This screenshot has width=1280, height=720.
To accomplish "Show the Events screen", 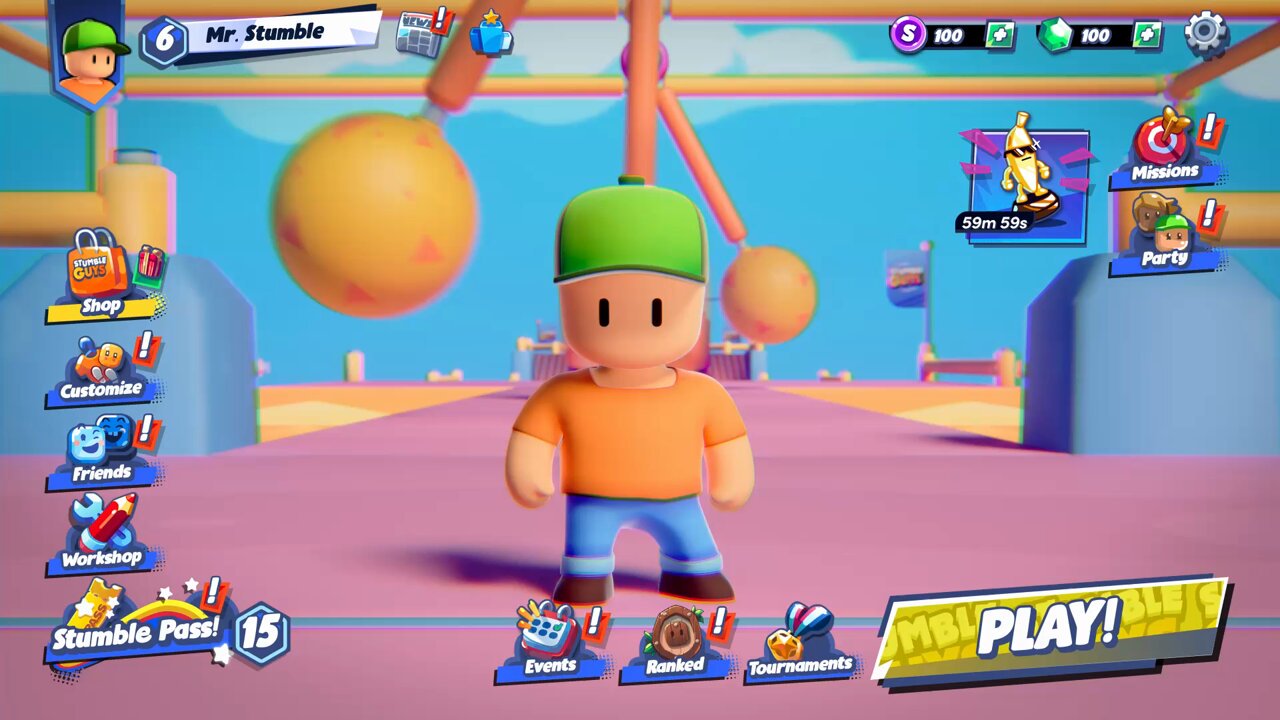I will [x=549, y=642].
